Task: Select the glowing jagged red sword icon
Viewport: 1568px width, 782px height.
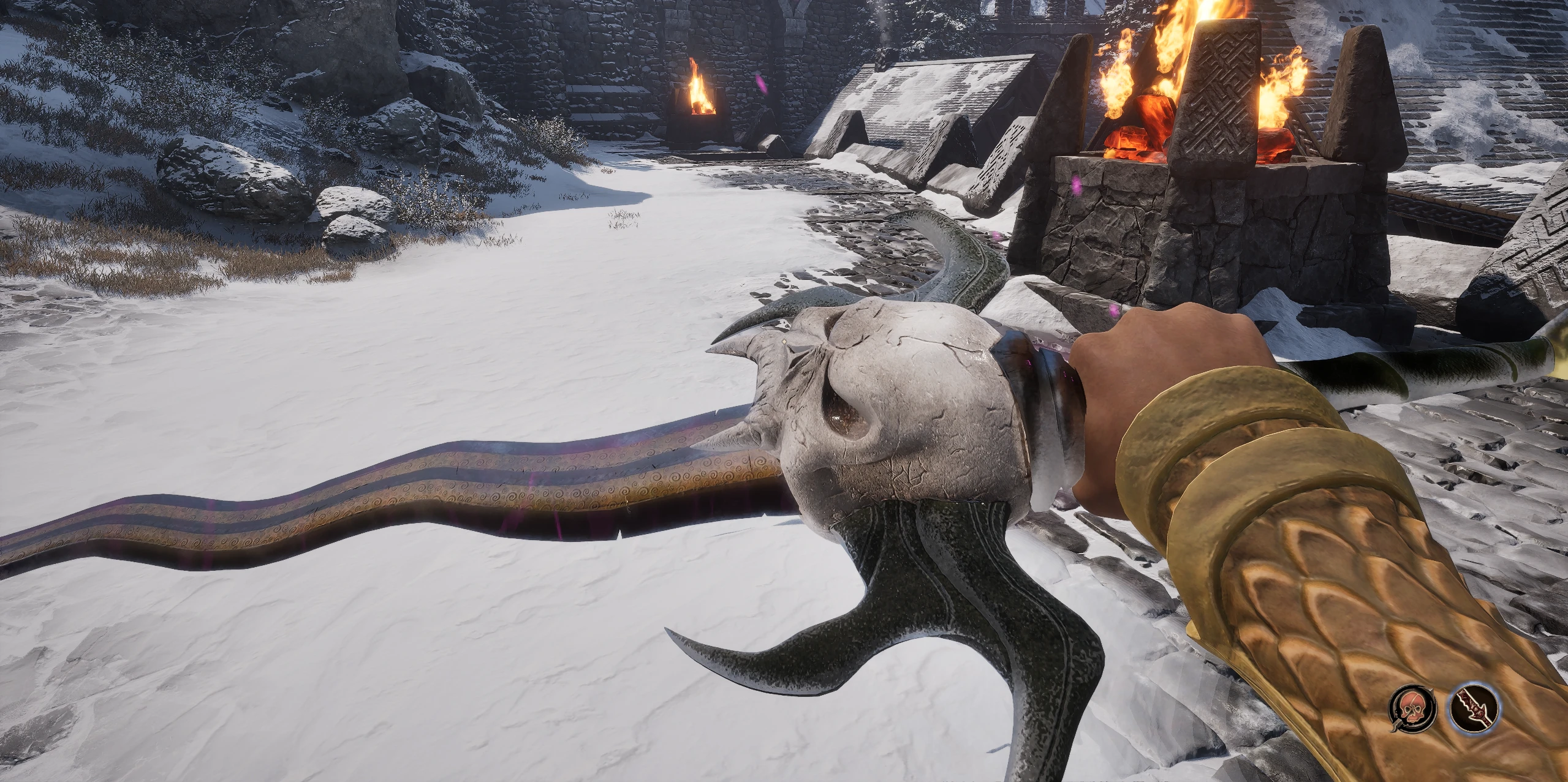Action: [1474, 709]
